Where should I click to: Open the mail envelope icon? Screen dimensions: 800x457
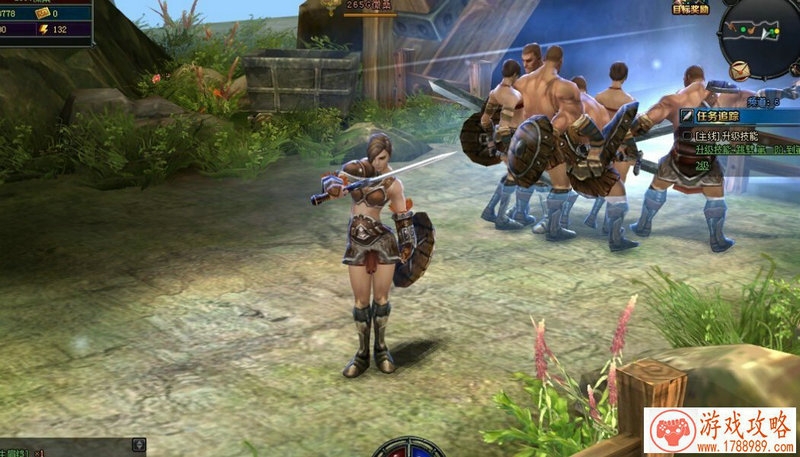click(738, 70)
